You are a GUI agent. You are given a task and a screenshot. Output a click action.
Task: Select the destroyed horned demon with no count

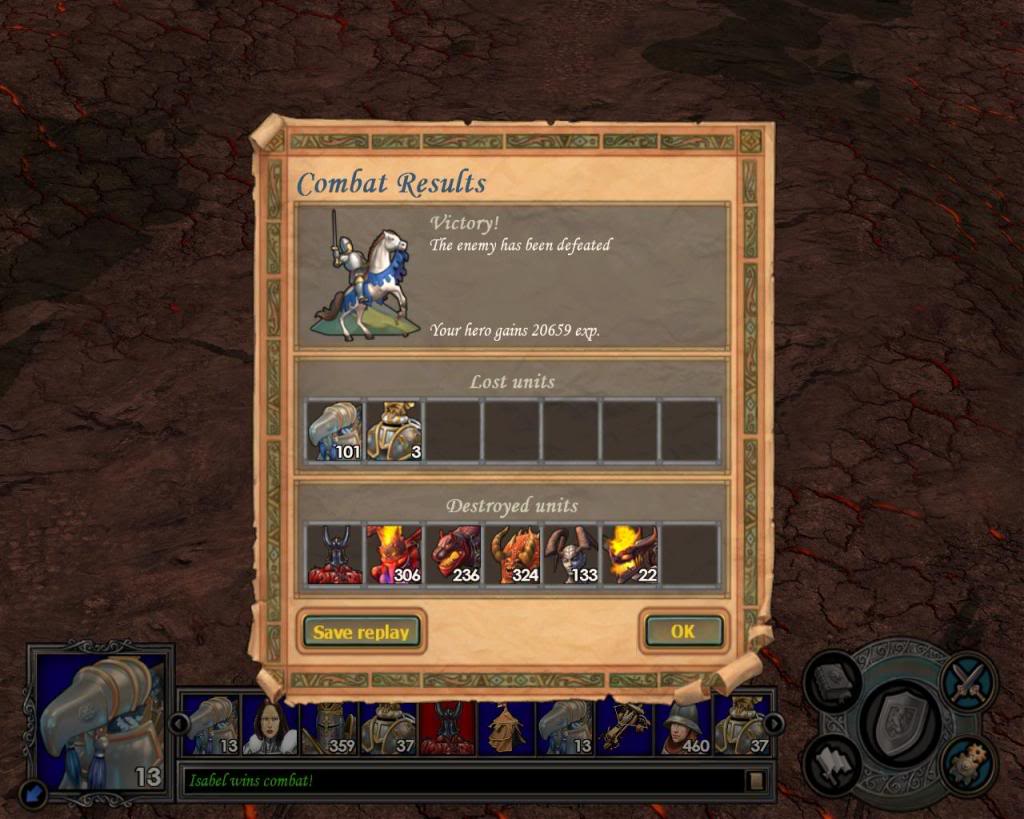click(x=334, y=555)
